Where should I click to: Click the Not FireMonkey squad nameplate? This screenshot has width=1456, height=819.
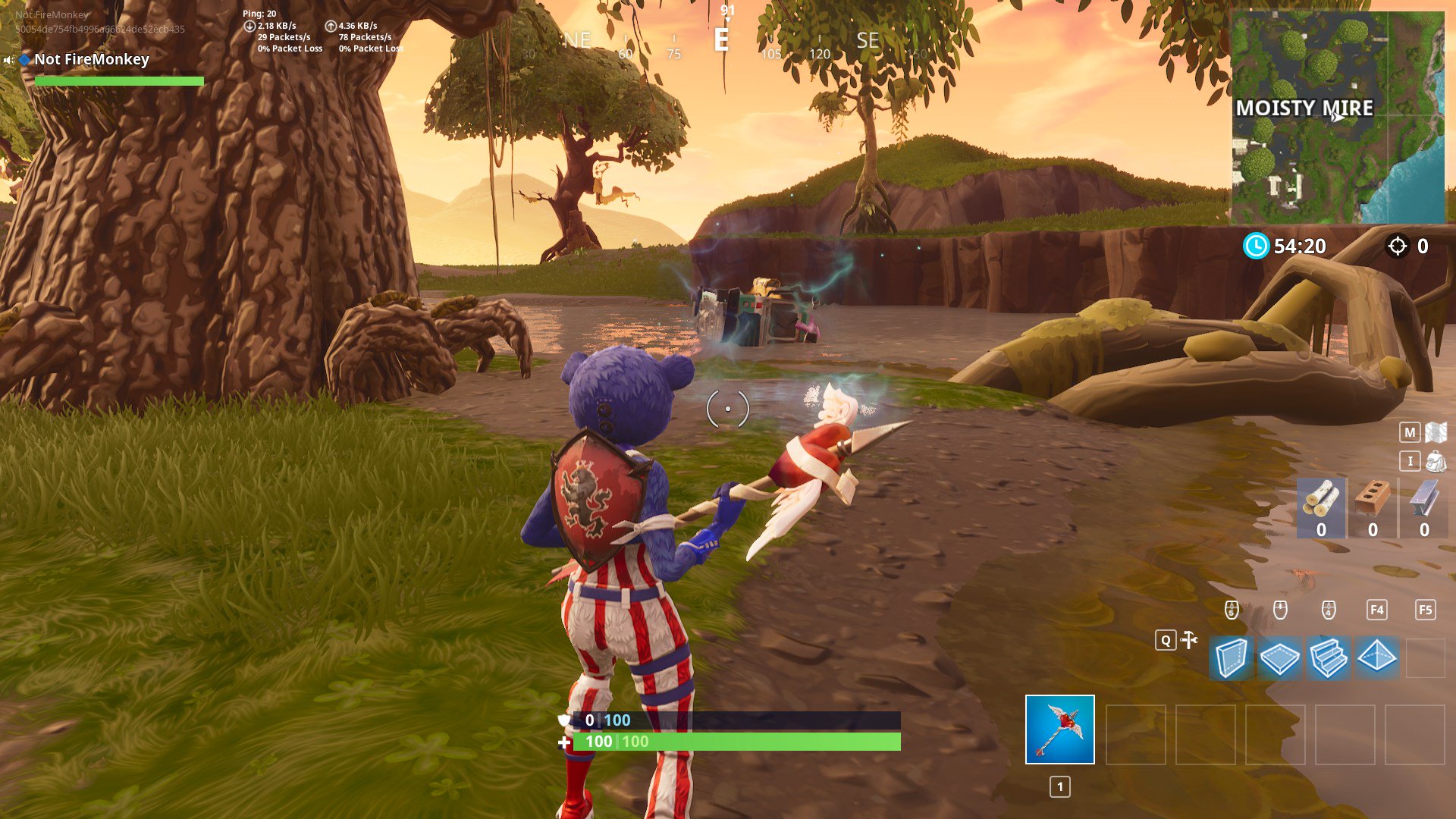(92, 60)
